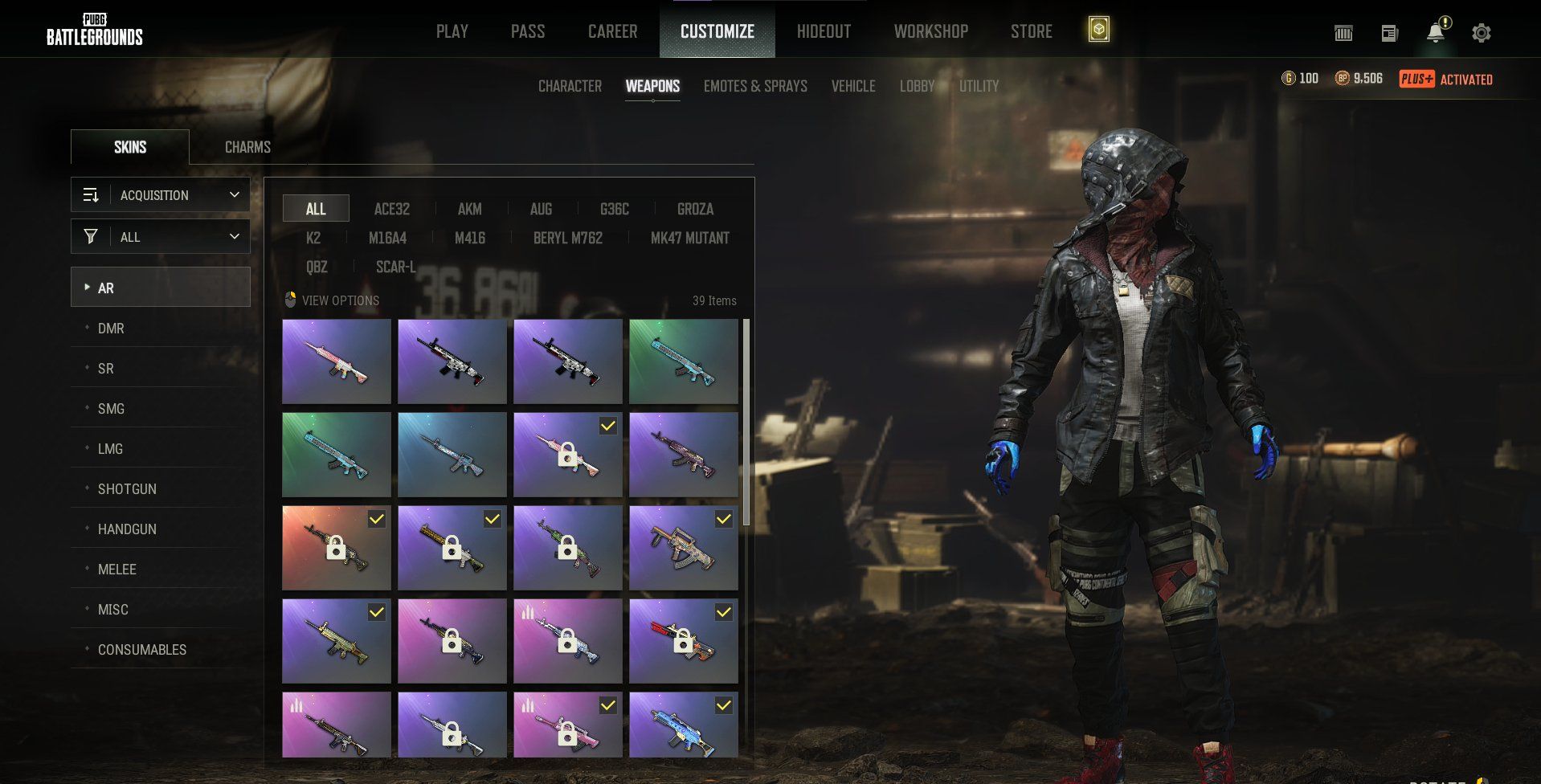Viewport: 1541px width, 784px height.
Task: Select the Character customization tab
Action: [x=570, y=86]
